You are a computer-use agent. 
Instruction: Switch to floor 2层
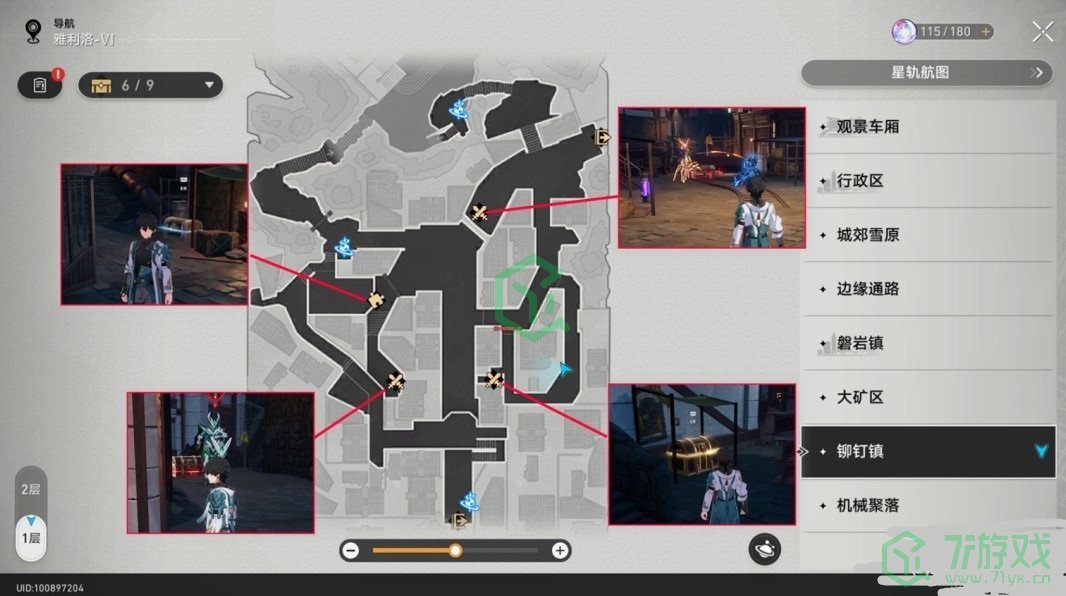31,489
